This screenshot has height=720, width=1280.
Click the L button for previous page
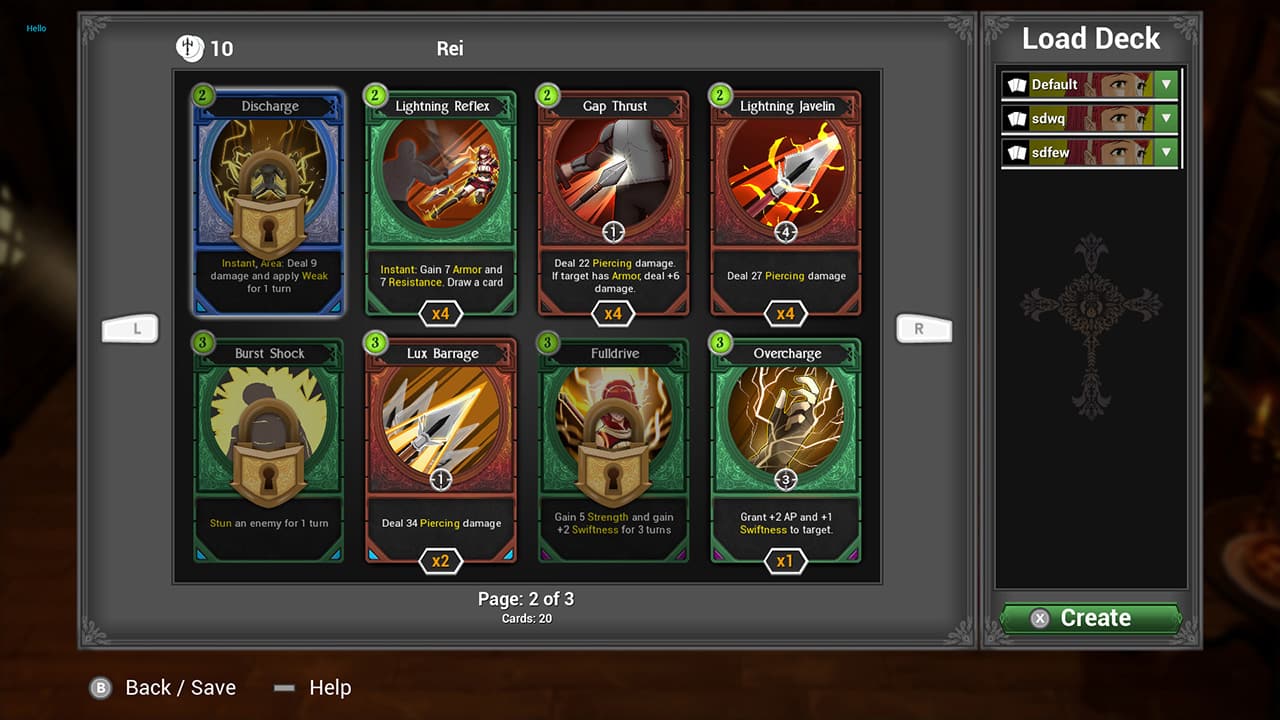click(130, 328)
